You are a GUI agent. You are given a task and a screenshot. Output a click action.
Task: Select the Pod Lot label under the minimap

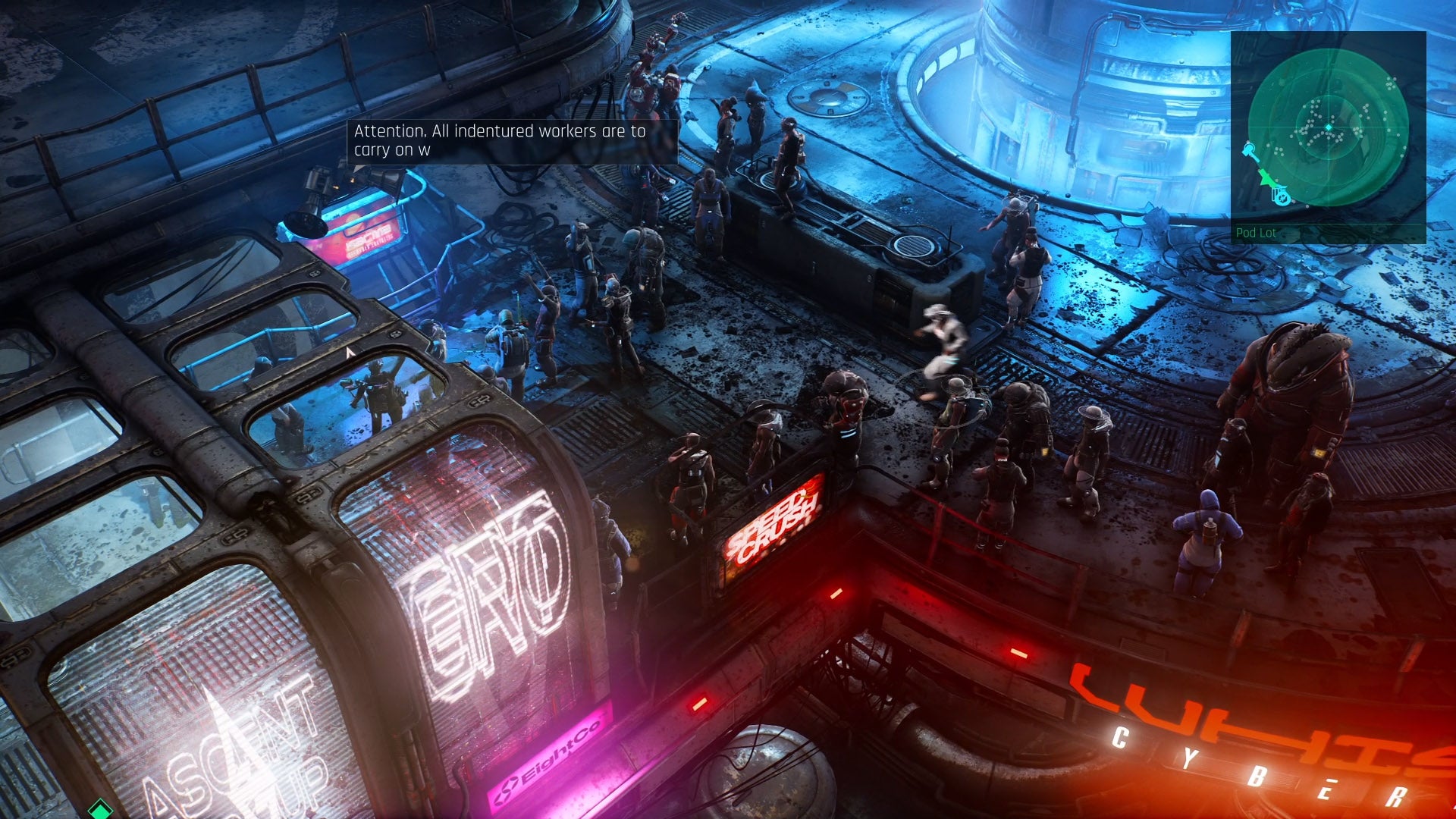click(x=1257, y=232)
